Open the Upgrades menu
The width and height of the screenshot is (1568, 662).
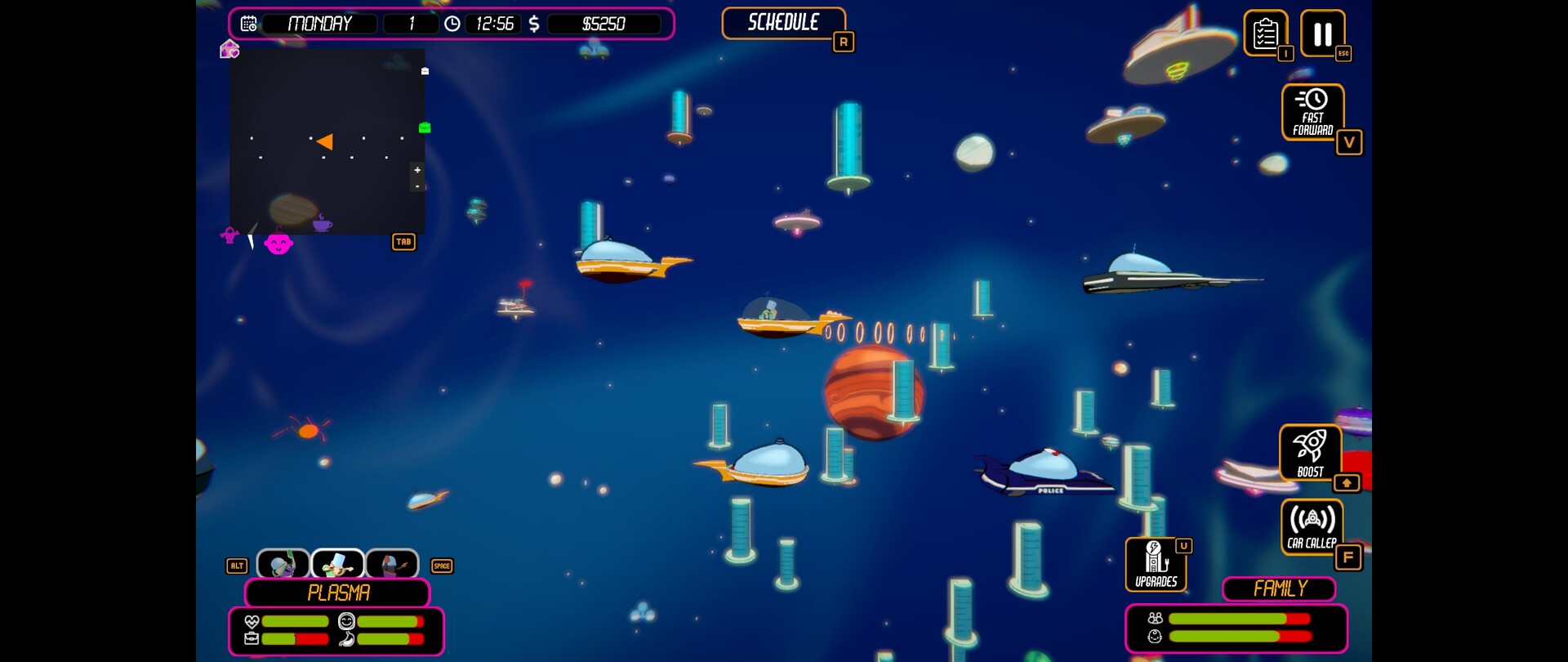tap(1156, 564)
